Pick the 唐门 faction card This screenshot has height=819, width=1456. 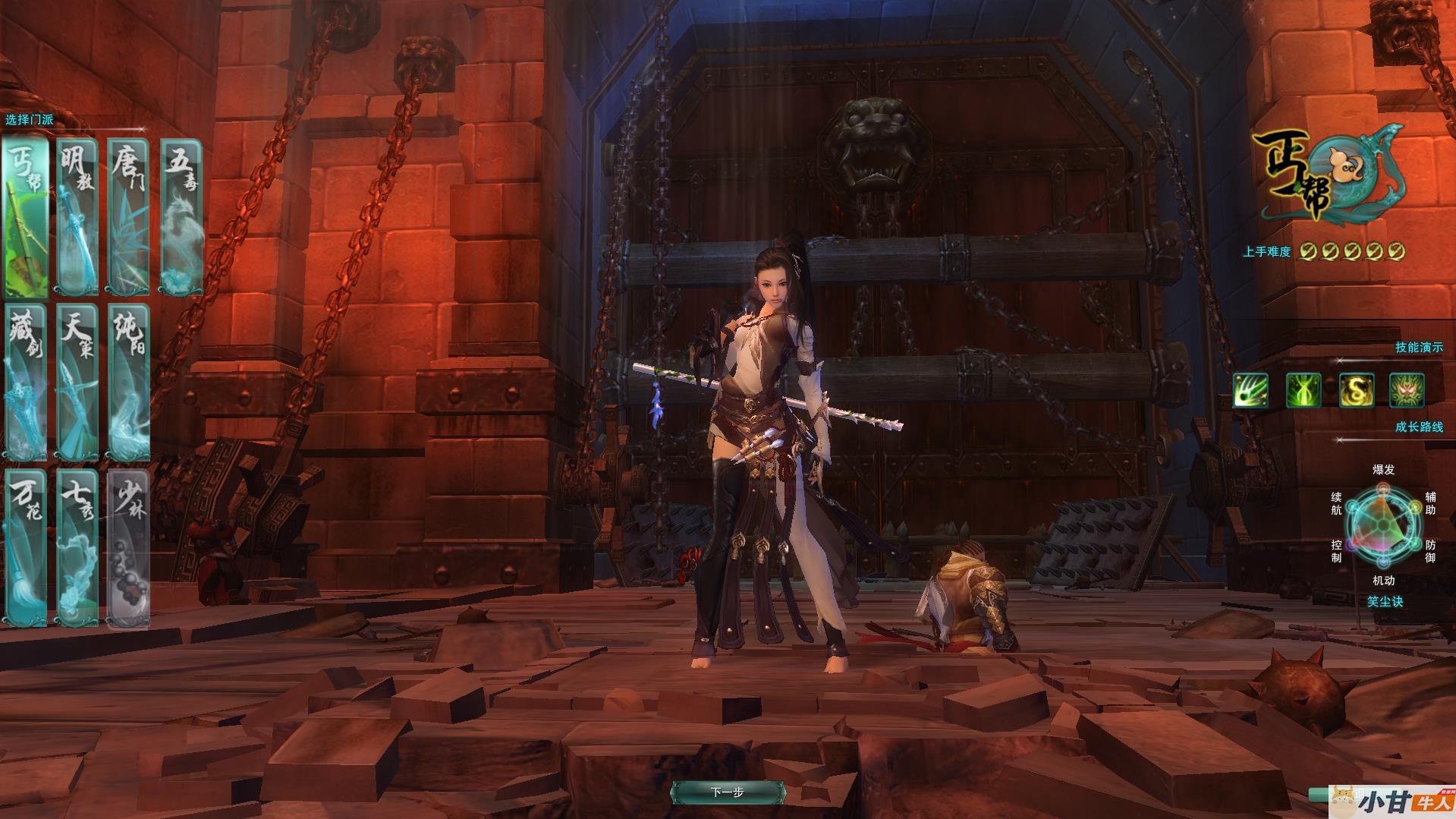coord(127,217)
